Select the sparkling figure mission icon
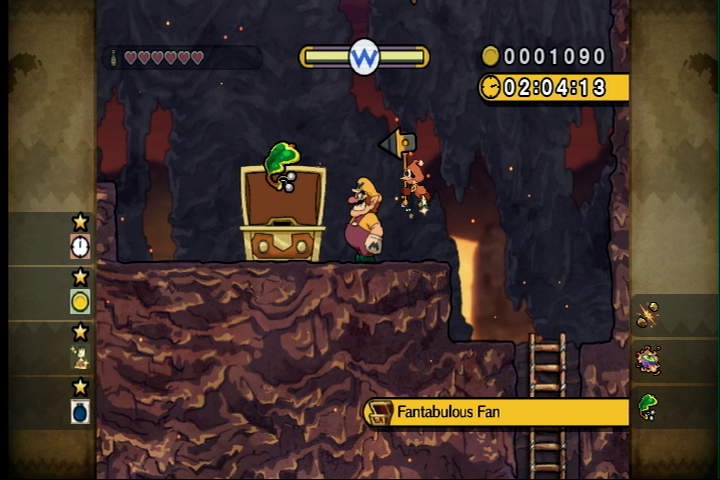The height and width of the screenshot is (480, 720). coord(80,357)
